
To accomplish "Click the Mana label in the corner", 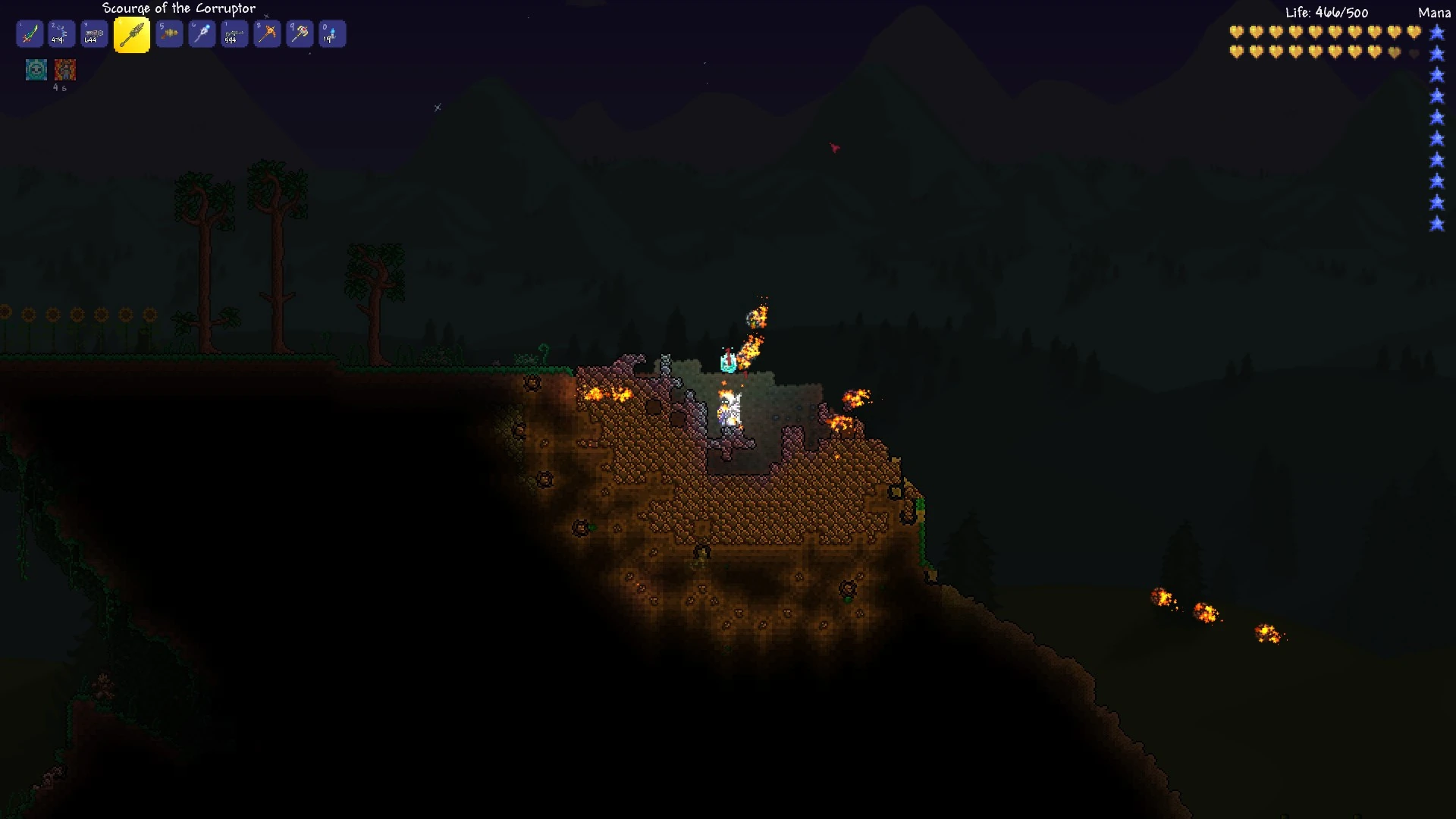I will pos(1432,13).
